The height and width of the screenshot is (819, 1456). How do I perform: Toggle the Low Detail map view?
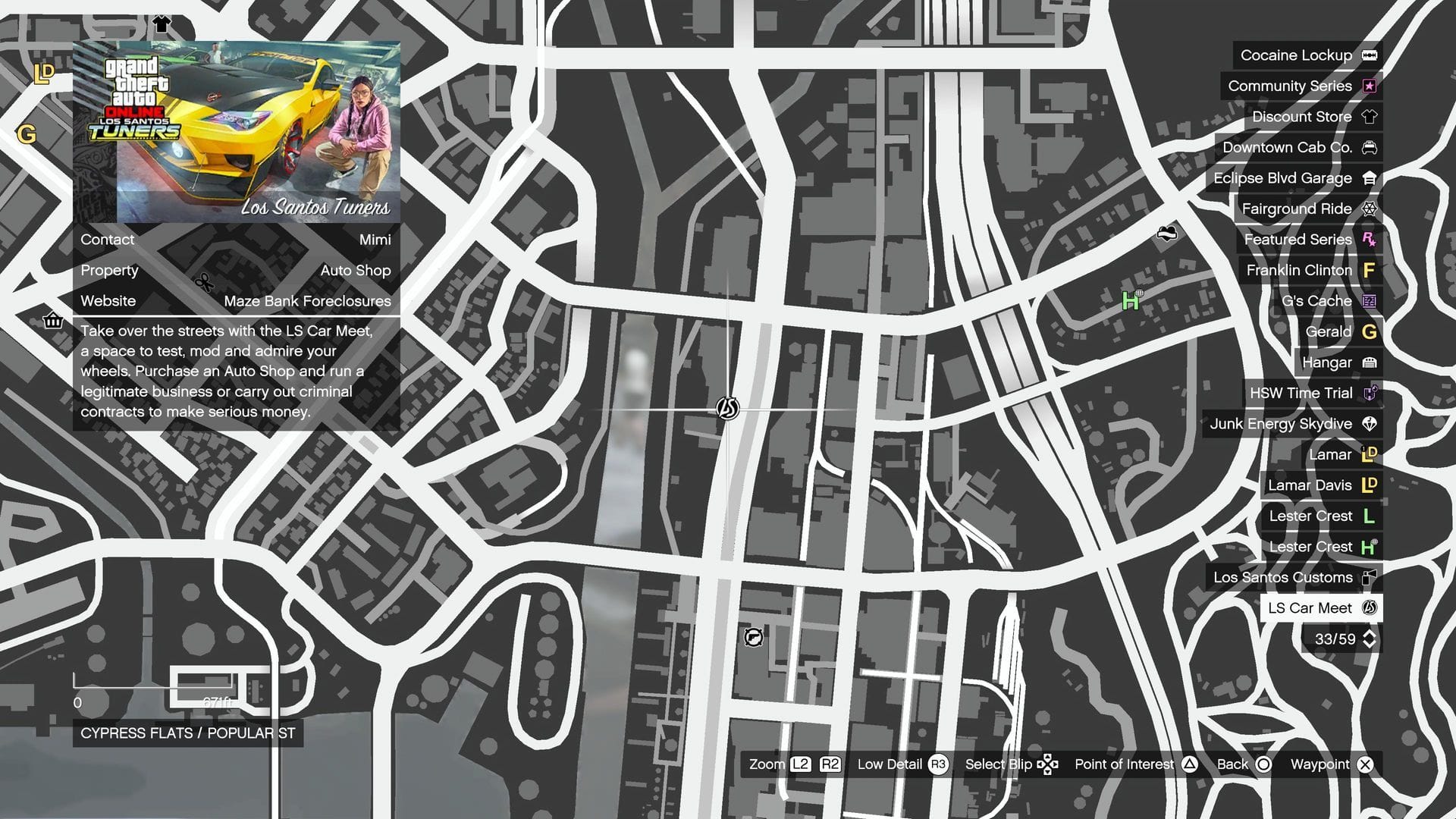click(940, 764)
